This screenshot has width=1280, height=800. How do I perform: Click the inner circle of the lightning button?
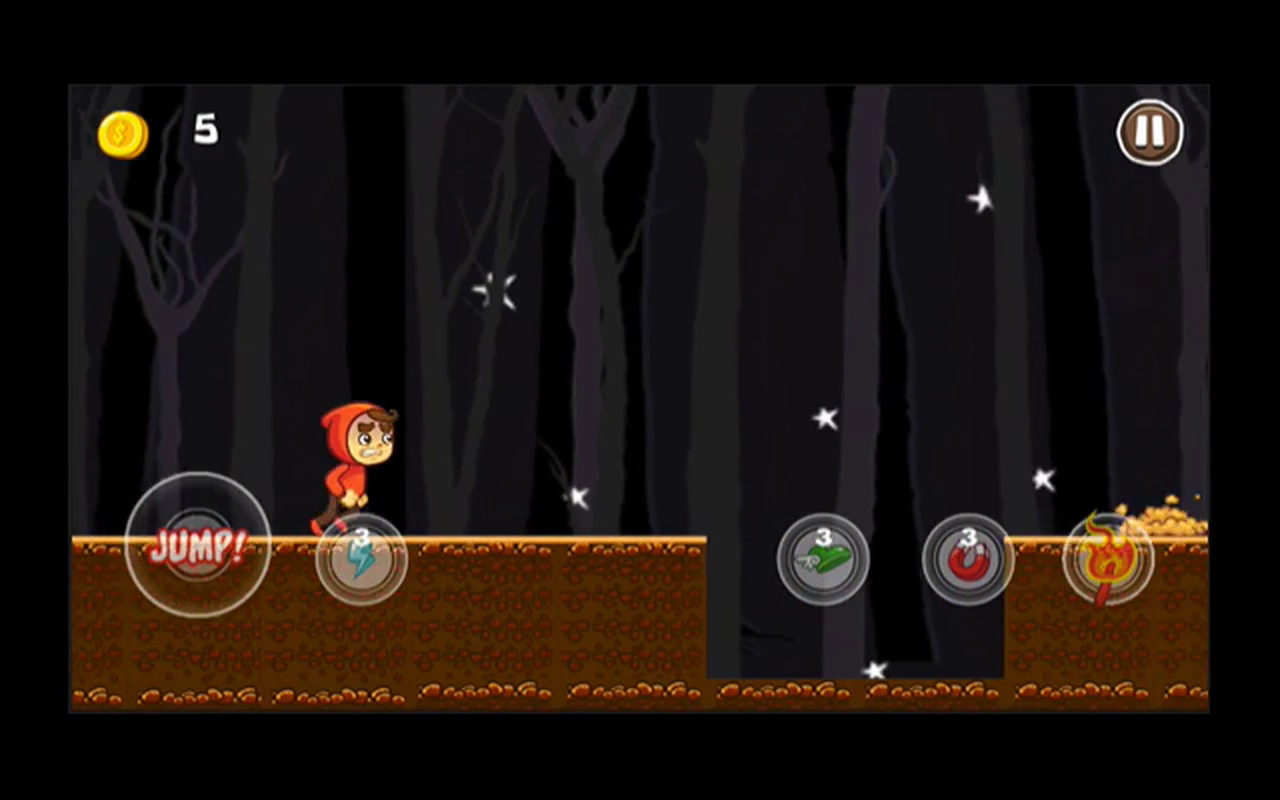tap(362, 562)
